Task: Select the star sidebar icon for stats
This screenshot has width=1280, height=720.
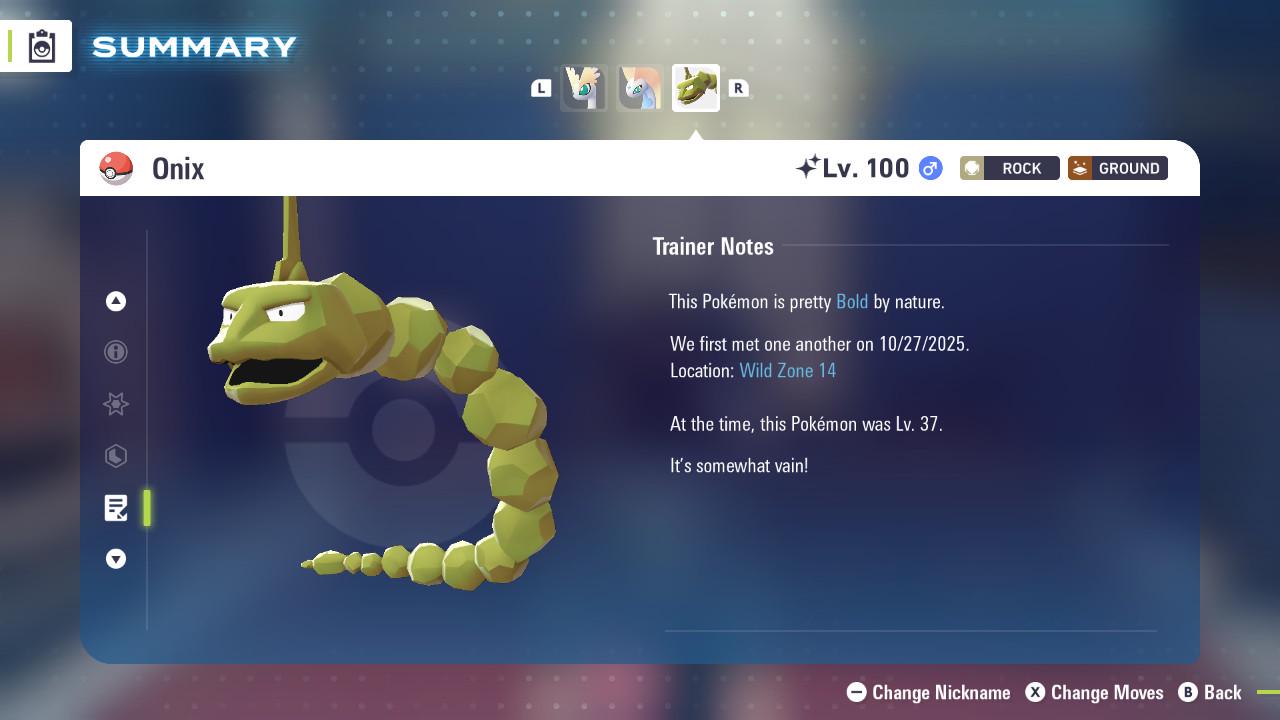Action: (x=116, y=404)
